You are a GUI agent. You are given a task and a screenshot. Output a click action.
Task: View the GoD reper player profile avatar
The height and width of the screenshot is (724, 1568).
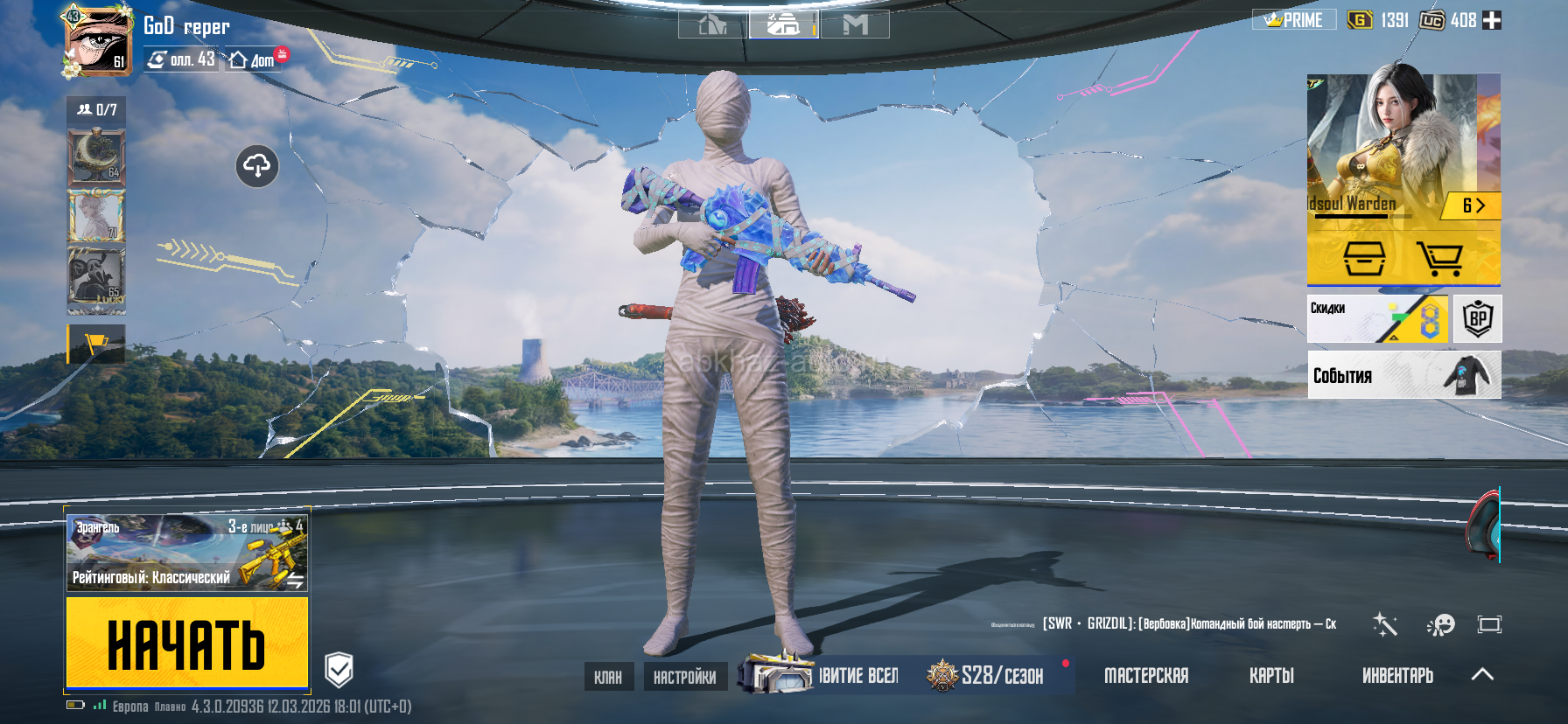pyautogui.click(x=96, y=40)
